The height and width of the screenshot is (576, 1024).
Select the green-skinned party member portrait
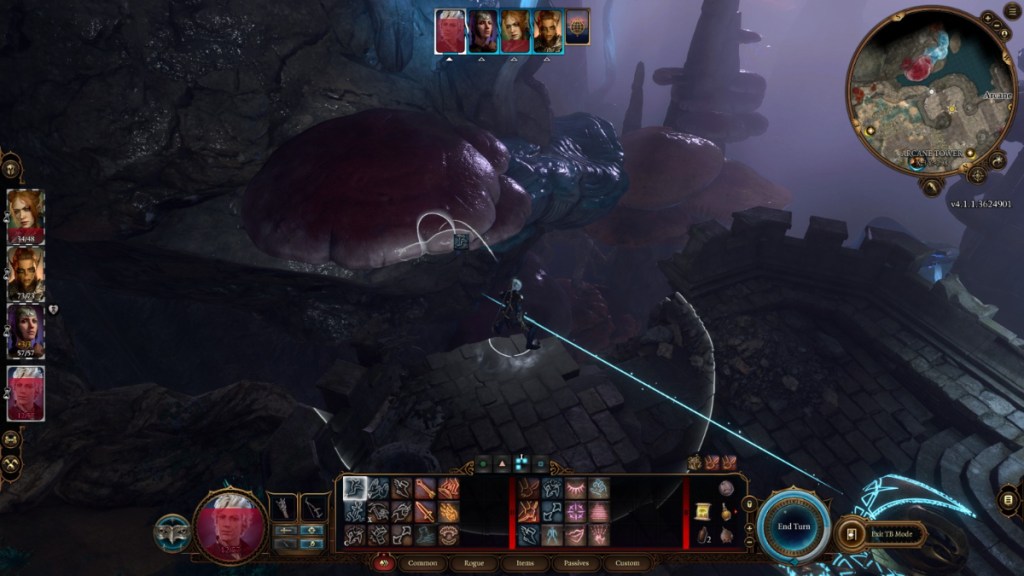point(24,270)
